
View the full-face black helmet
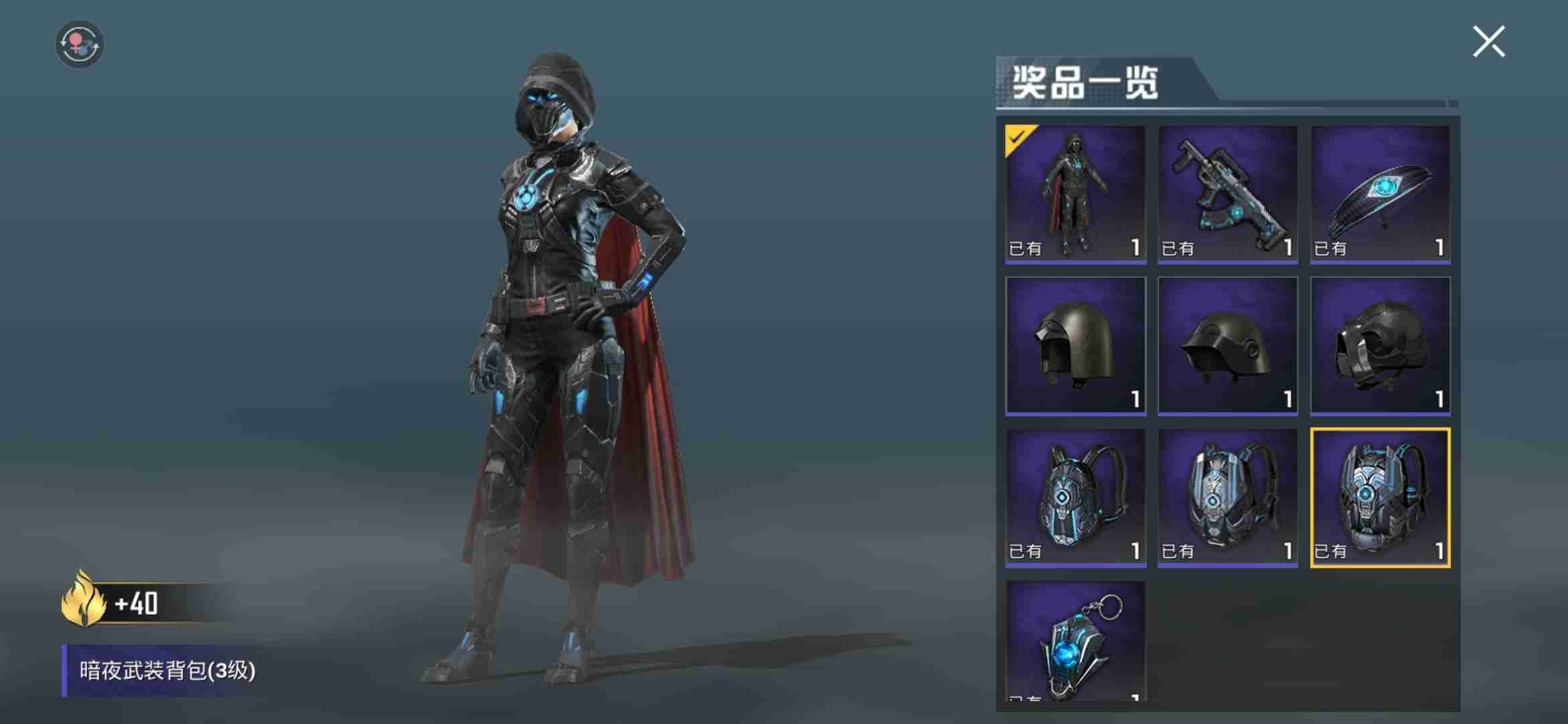pyautogui.click(x=1380, y=345)
